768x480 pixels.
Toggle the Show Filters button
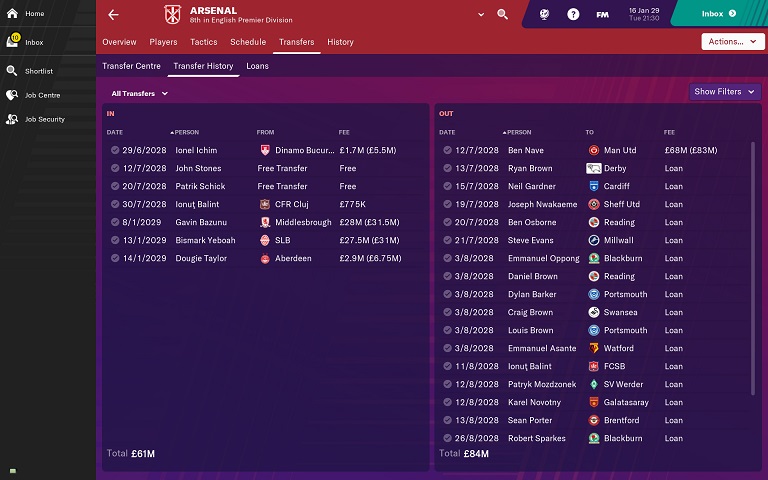(x=723, y=92)
